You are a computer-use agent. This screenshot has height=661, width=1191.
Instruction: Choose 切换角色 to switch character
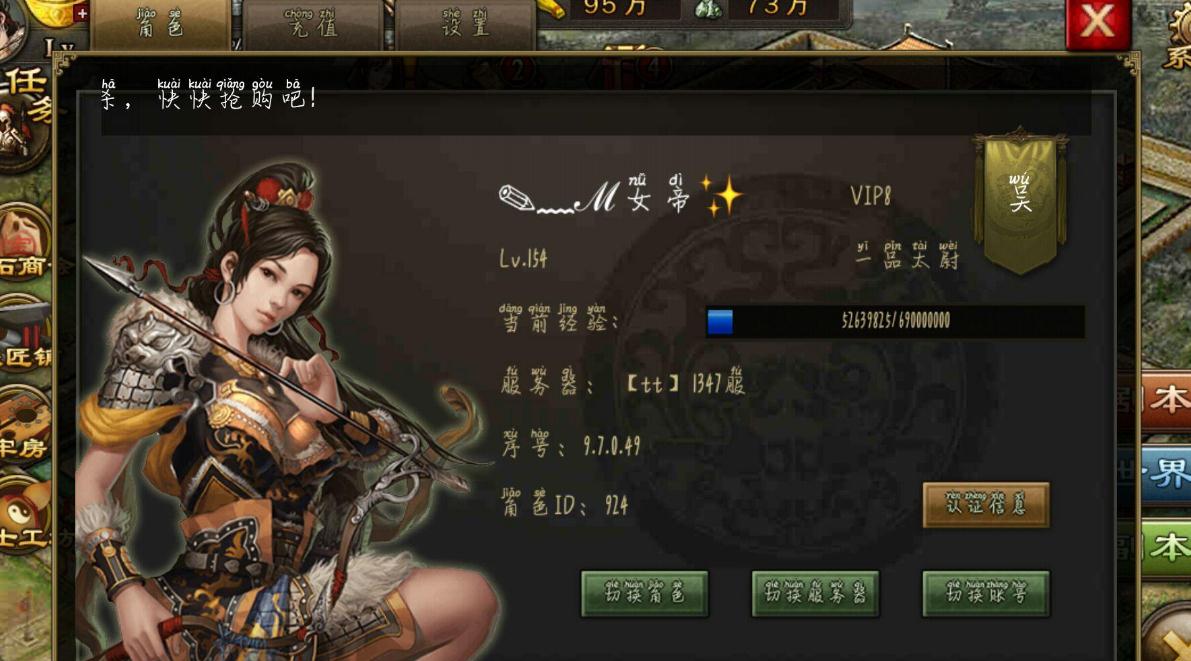[x=644, y=594]
